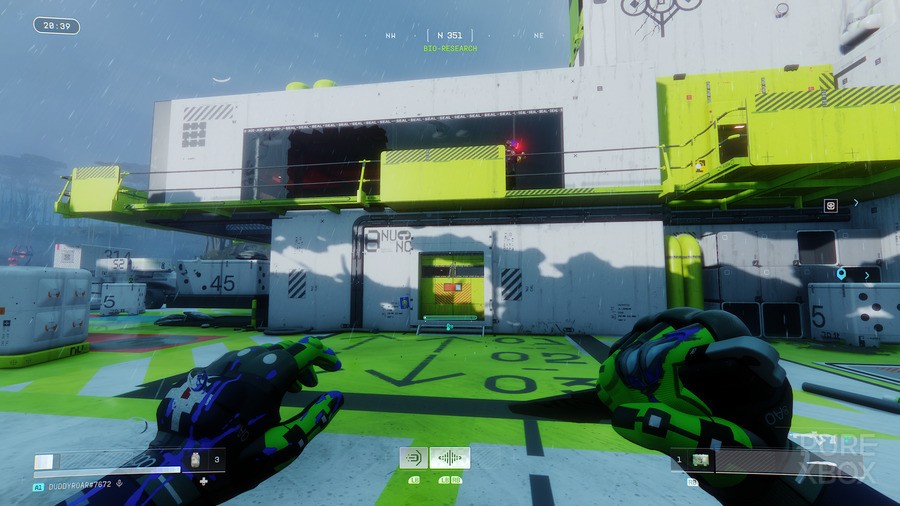Activate the dash ability icon
900x506 pixels.
[413, 458]
